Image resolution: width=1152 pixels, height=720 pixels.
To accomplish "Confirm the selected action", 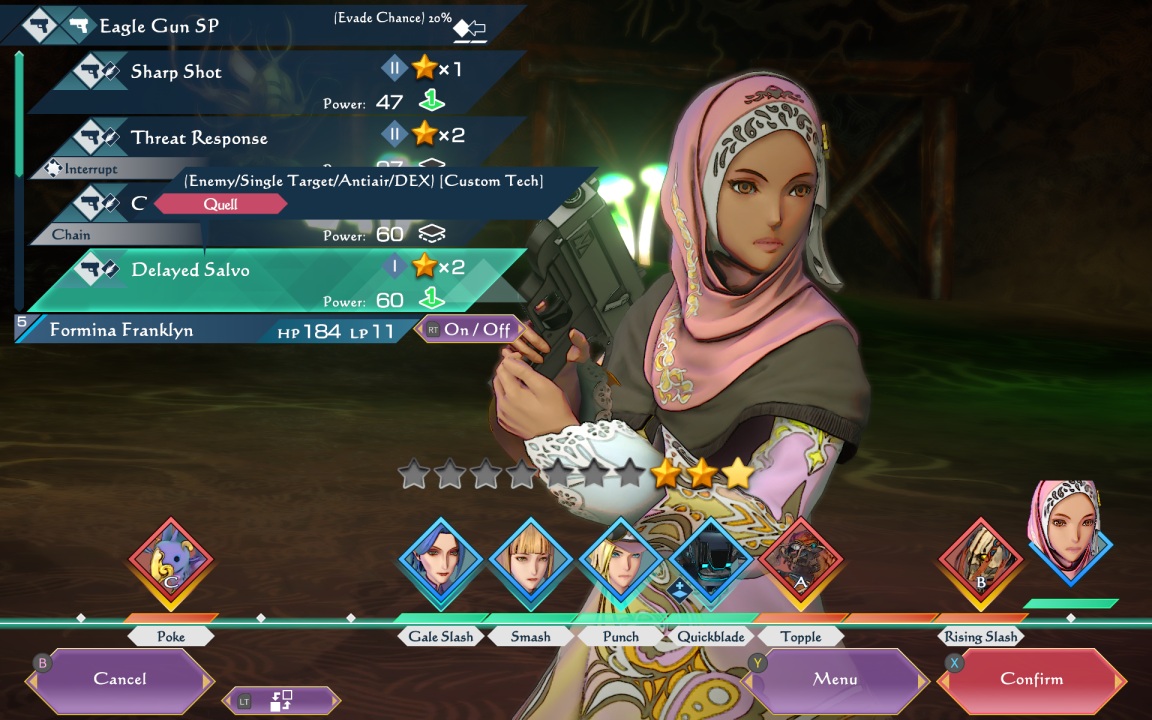I will coord(1031,679).
